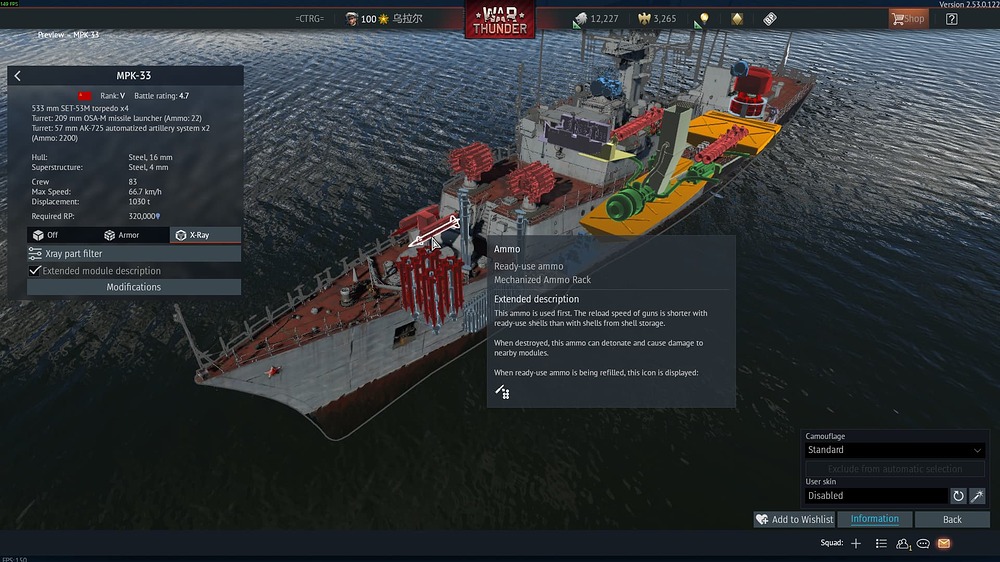This screenshot has height=562, width=1000.
Task: Open the Shop
Action: coord(908,19)
